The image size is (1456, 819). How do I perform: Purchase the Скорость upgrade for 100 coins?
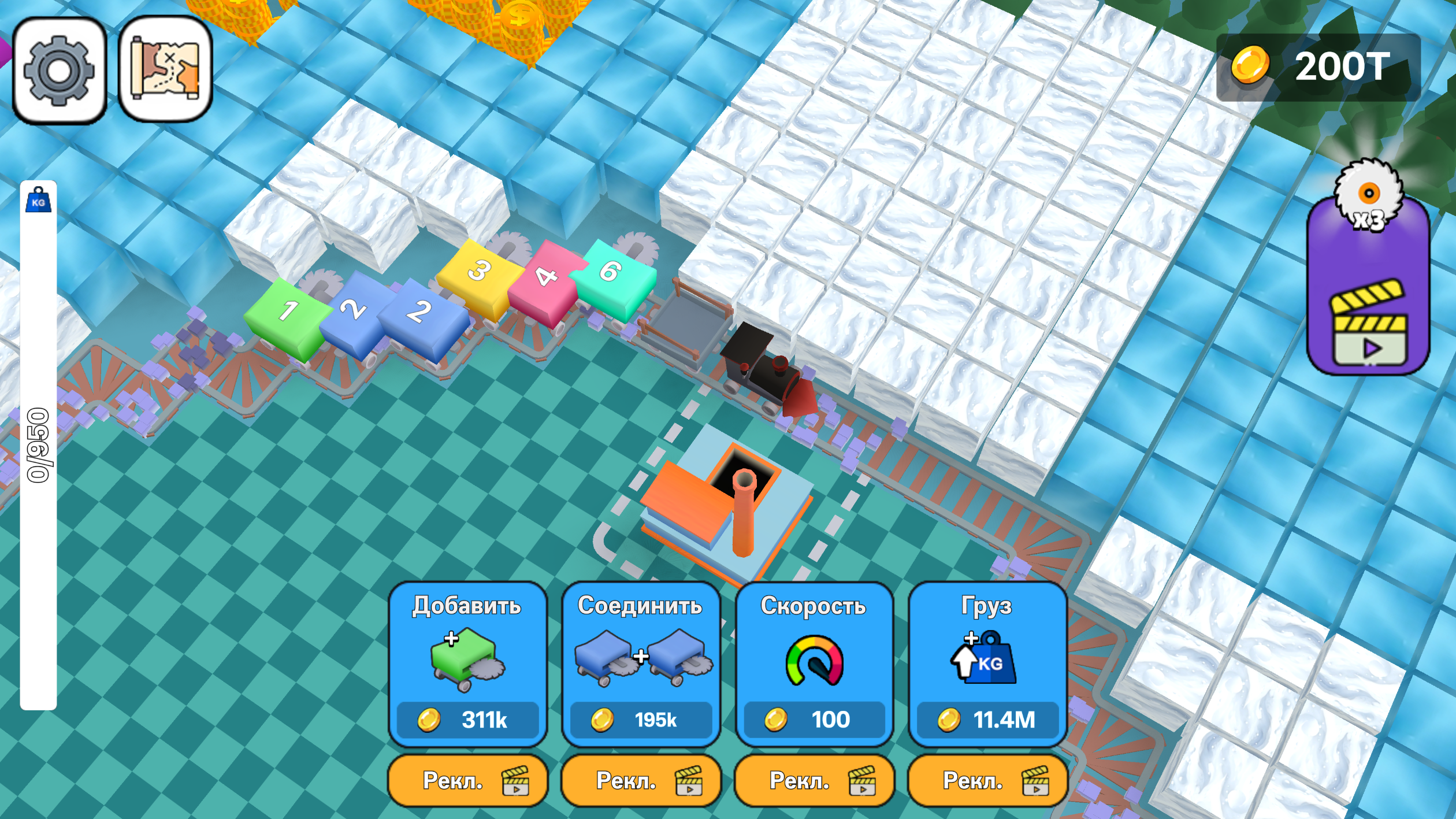coord(814,721)
